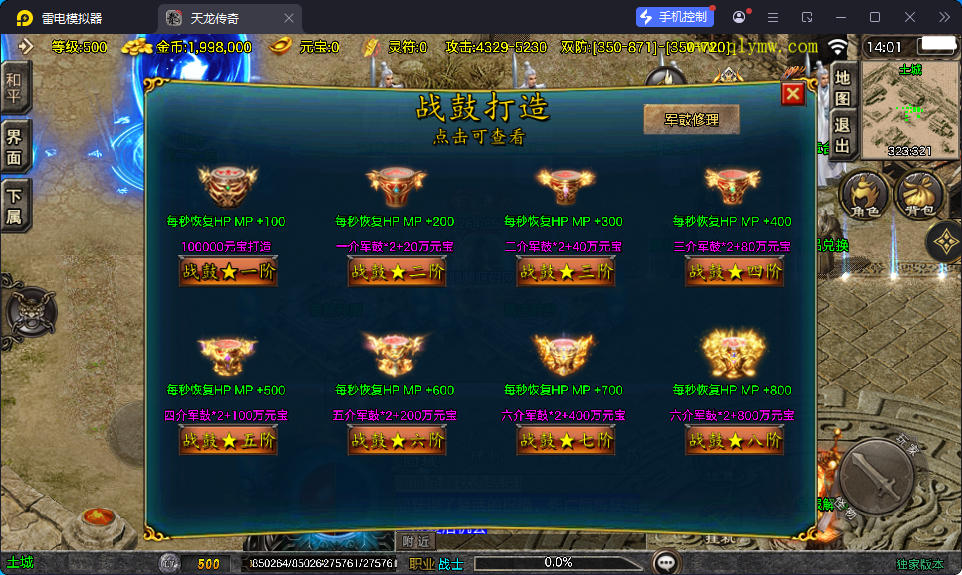The width and height of the screenshot is (962, 575).
Task: Open the 军鼓修理 repair button
Action: point(691,119)
